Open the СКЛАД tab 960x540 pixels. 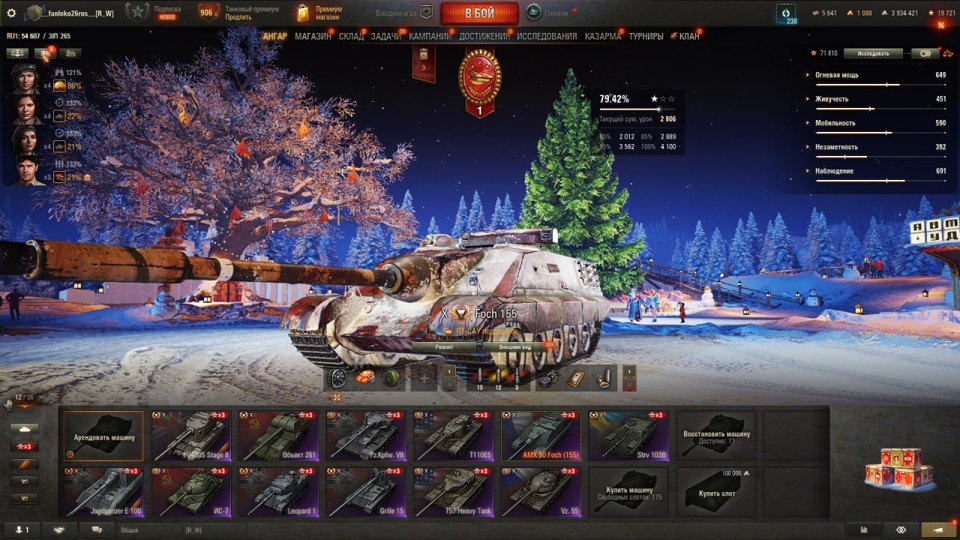(x=352, y=37)
